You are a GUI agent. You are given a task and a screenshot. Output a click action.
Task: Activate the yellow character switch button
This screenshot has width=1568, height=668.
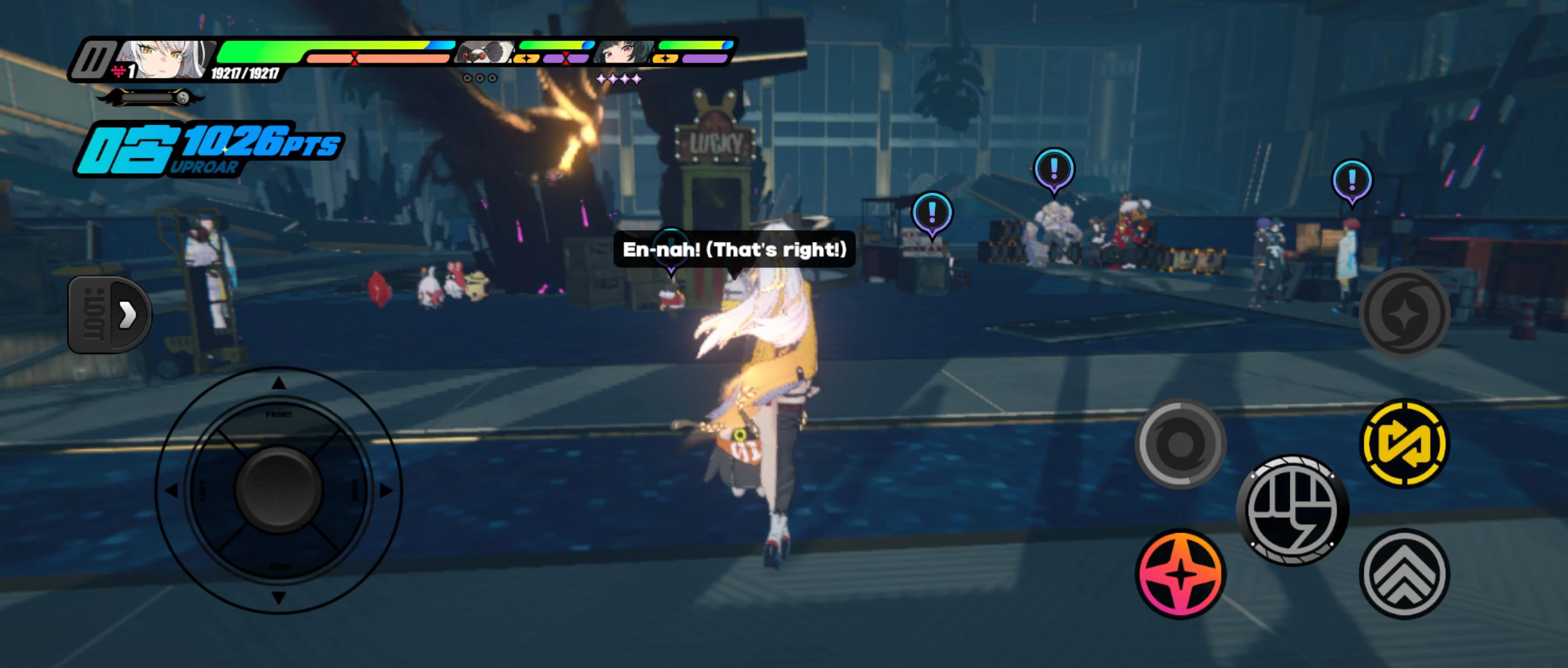[1405, 442]
